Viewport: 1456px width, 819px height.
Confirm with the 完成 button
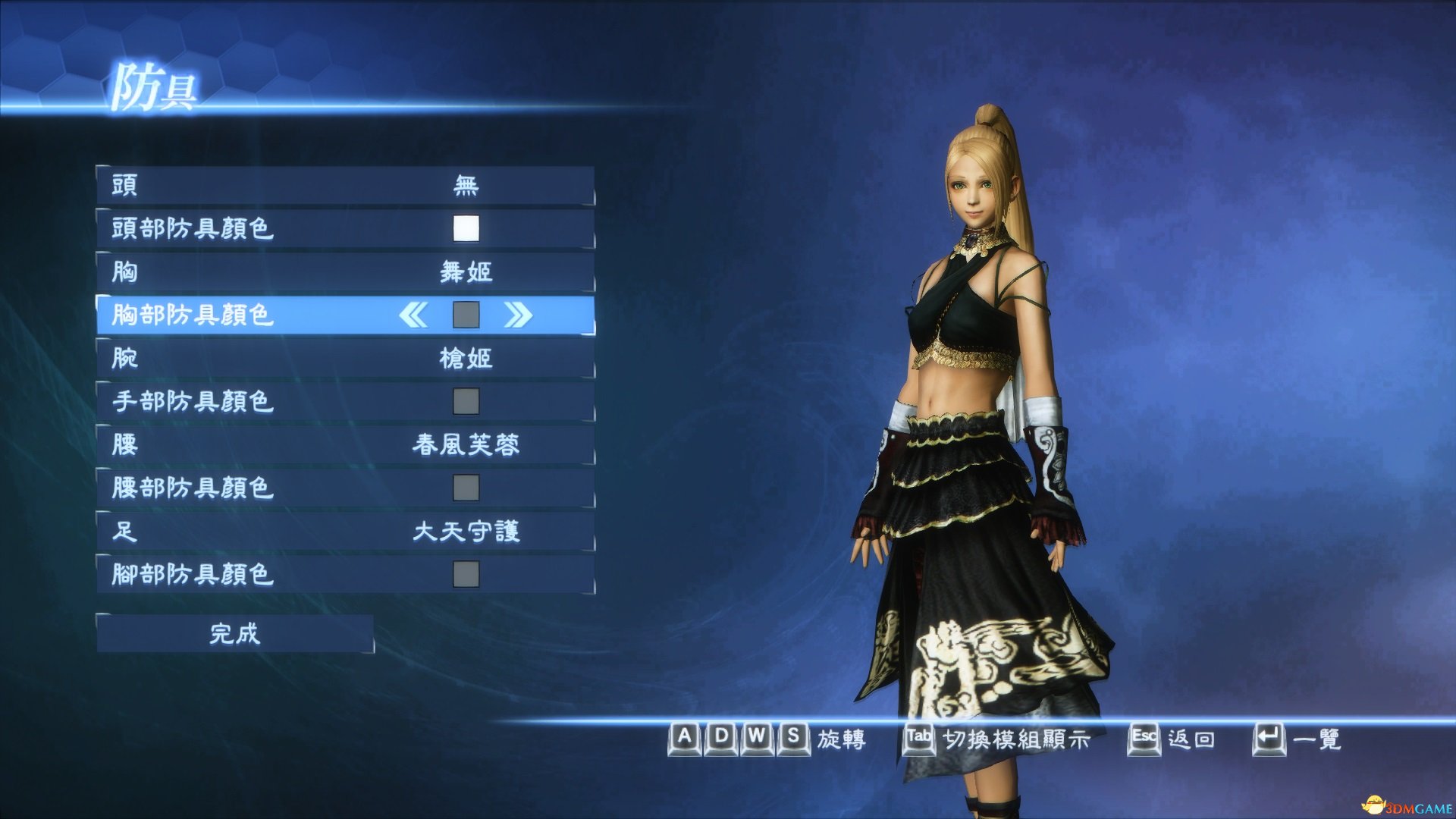point(235,633)
